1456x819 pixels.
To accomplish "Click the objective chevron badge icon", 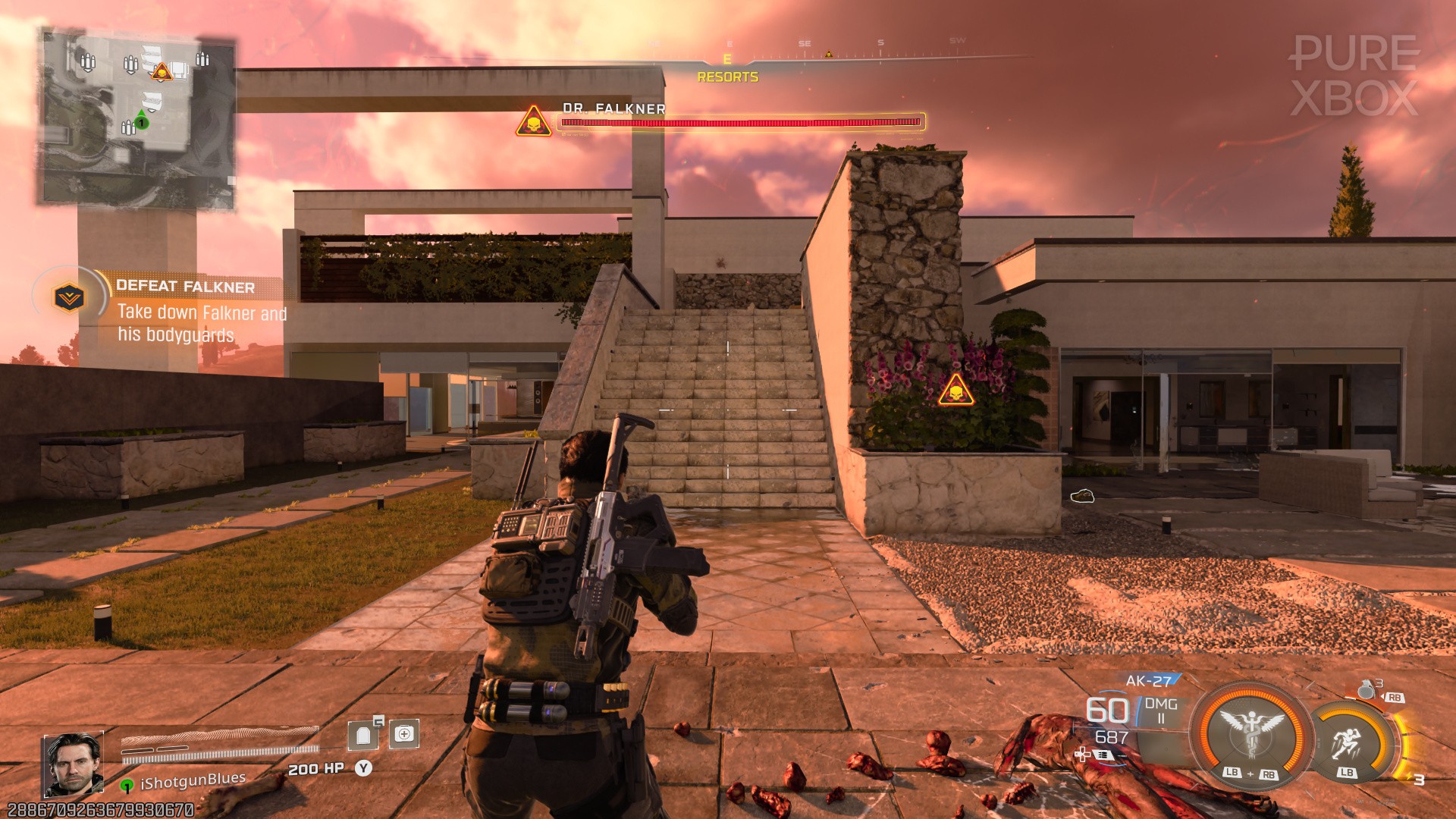I will click(x=69, y=297).
